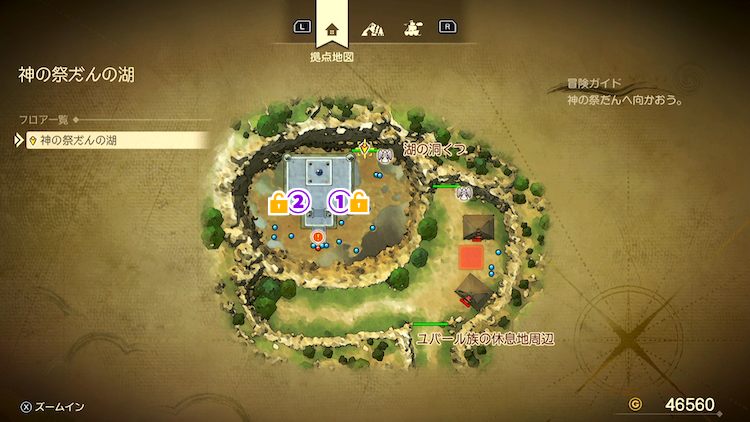
Task: Click the ユバール族の休息地周辺 exit label
Action: 486,339
